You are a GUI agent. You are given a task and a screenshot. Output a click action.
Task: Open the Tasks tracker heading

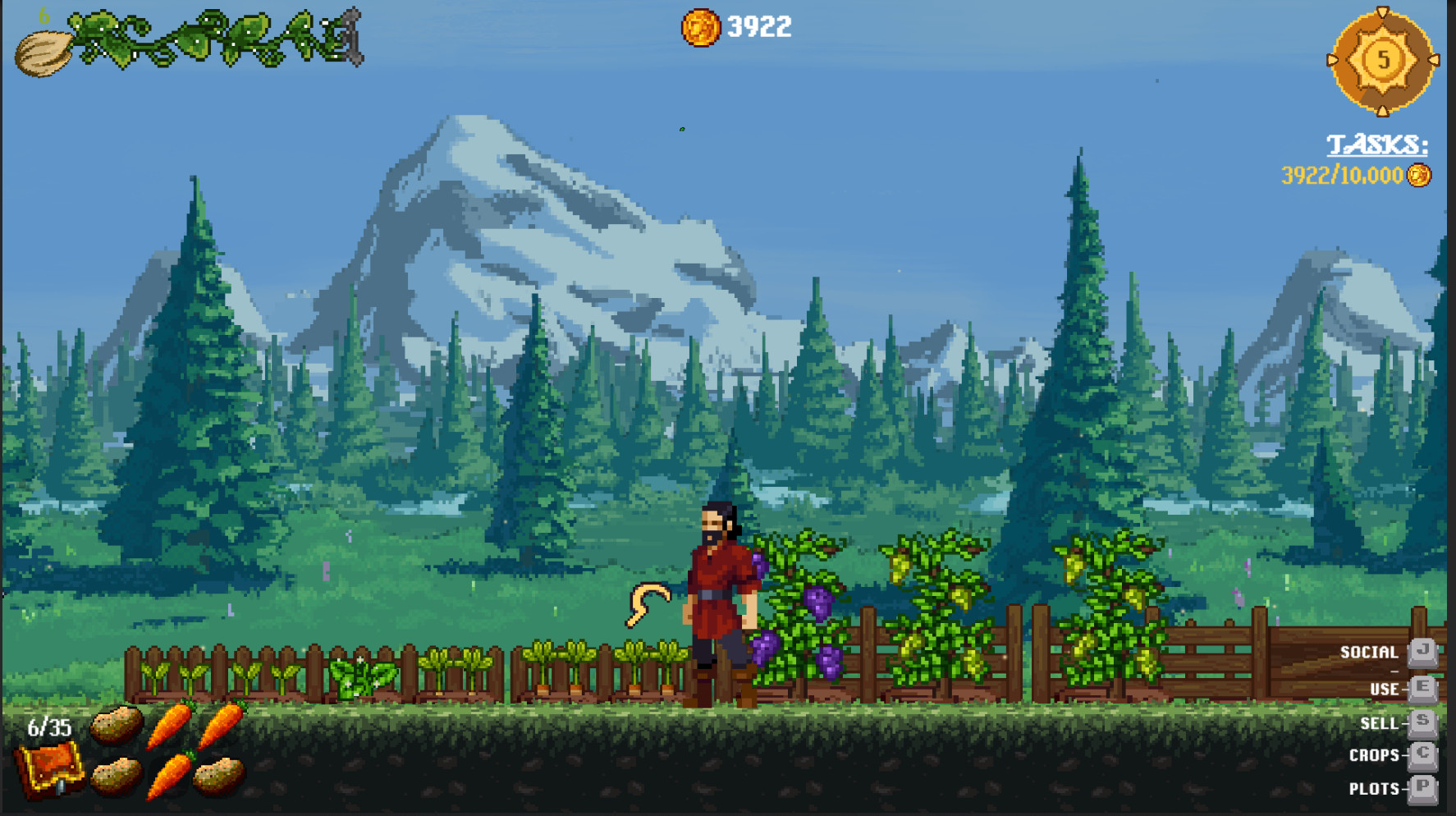tap(1377, 145)
